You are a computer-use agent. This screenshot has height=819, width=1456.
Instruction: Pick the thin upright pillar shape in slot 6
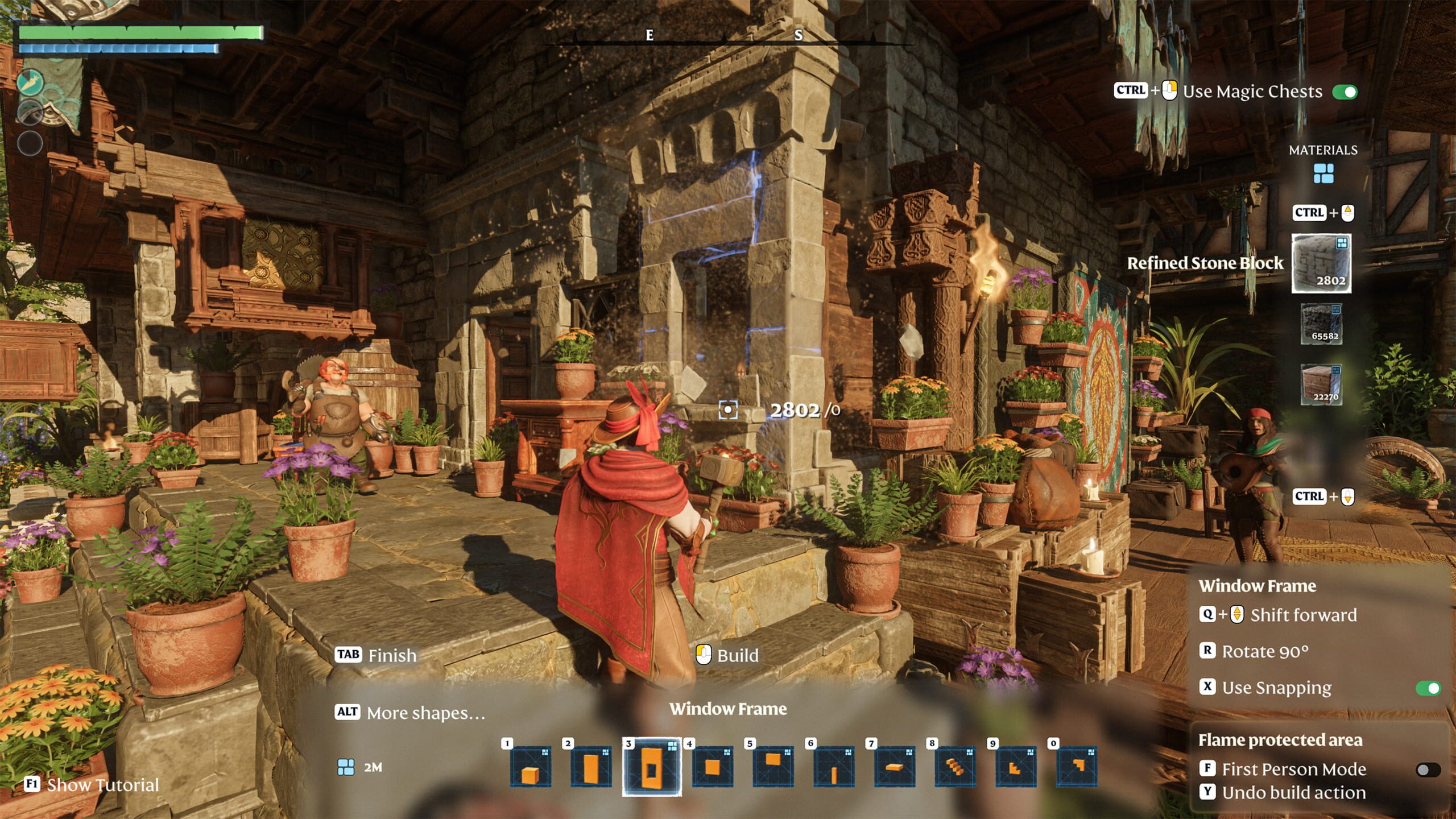834,767
